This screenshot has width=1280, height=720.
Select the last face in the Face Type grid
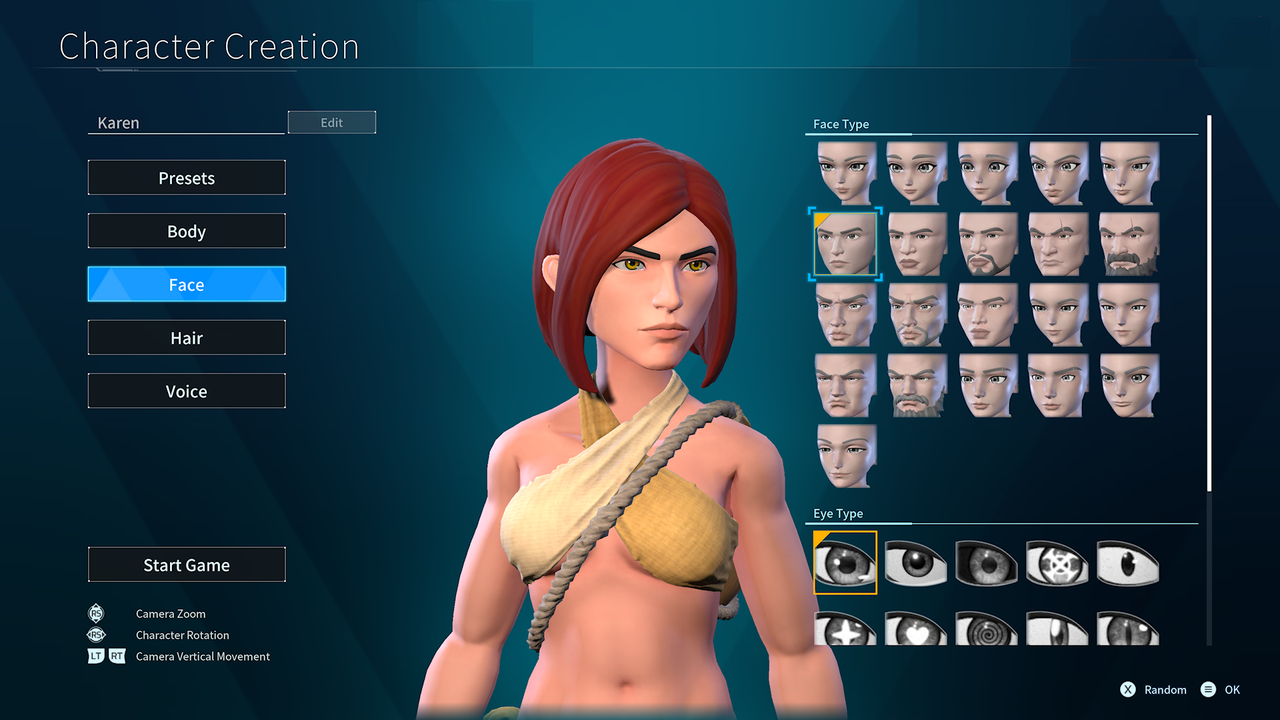coord(845,455)
